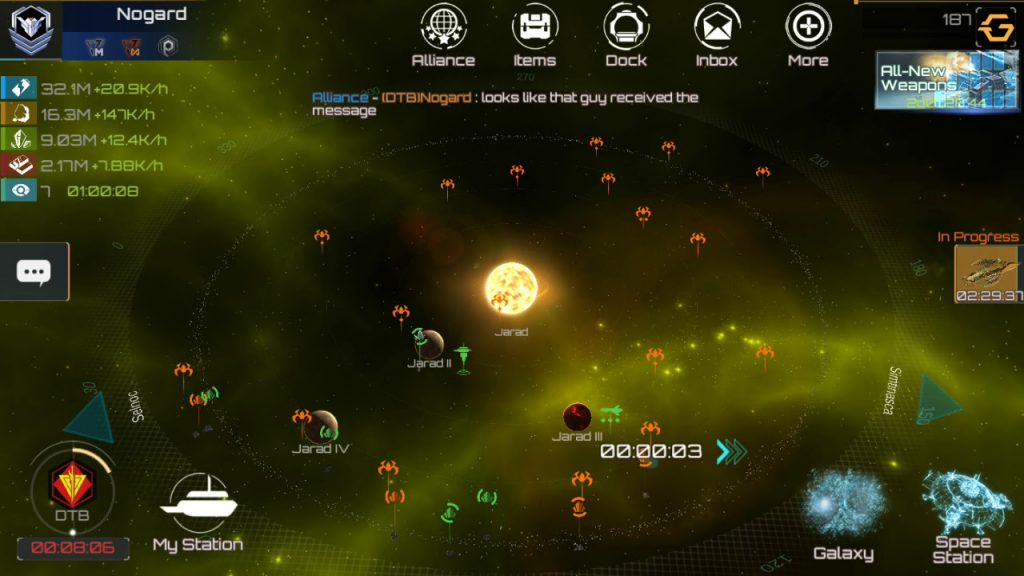This screenshot has width=1024, height=576.
Task: Read the Alliance chat message from Nogard
Action: 505,104
